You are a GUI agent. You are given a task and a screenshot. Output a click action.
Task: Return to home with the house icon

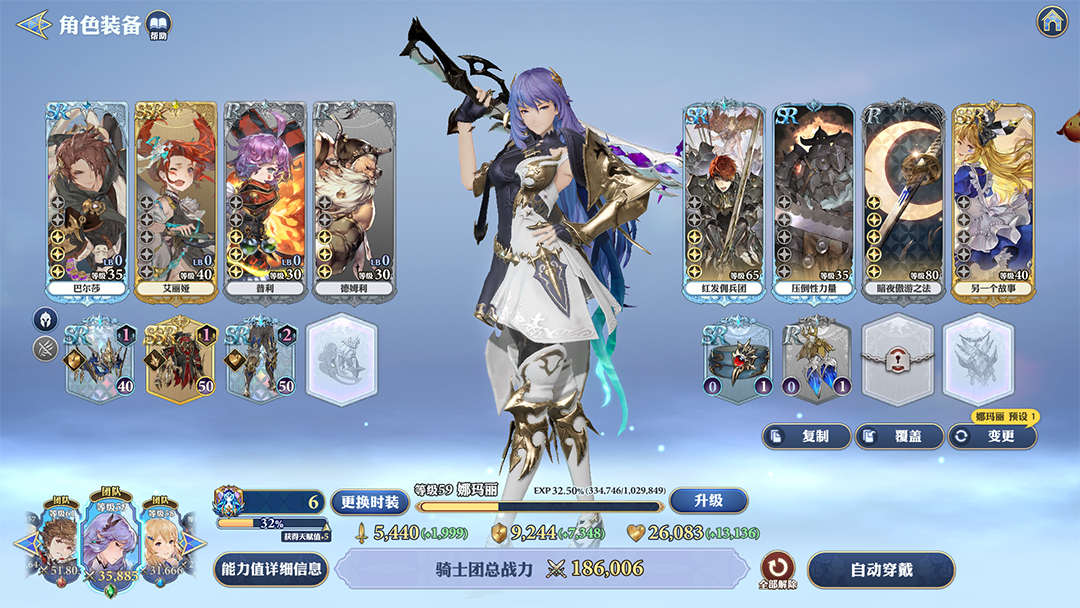pos(1051,21)
